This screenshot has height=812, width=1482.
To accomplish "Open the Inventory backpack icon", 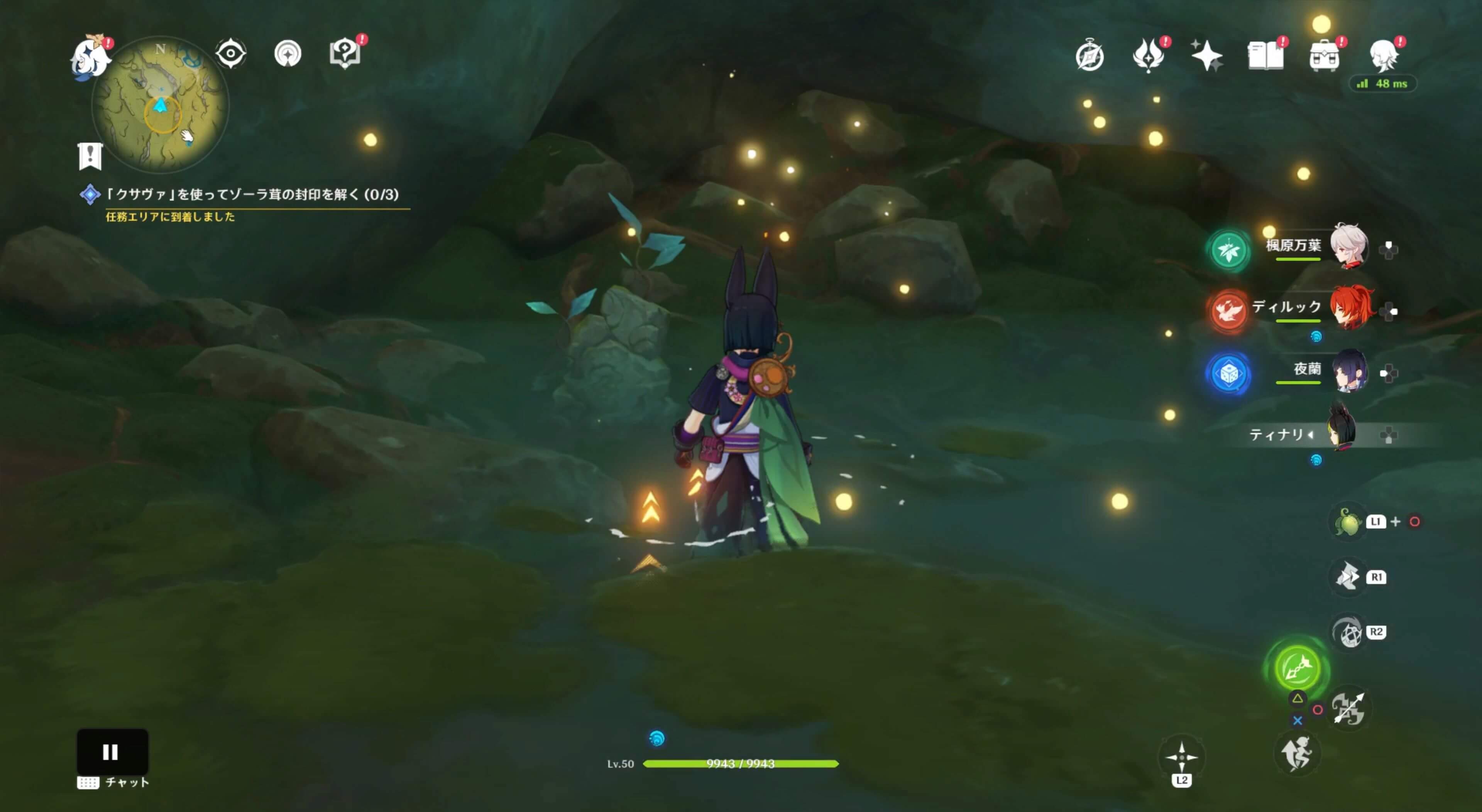I will [1324, 56].
